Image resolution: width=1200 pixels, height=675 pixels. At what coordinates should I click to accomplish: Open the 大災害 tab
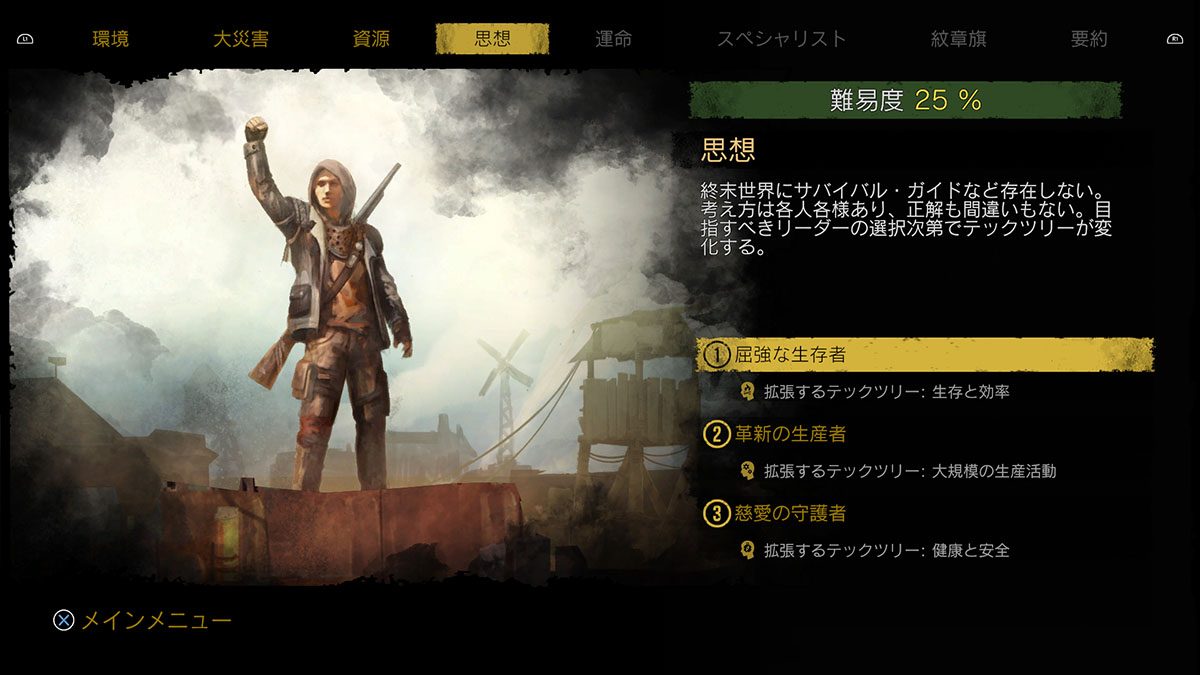[x=241, y=40]
